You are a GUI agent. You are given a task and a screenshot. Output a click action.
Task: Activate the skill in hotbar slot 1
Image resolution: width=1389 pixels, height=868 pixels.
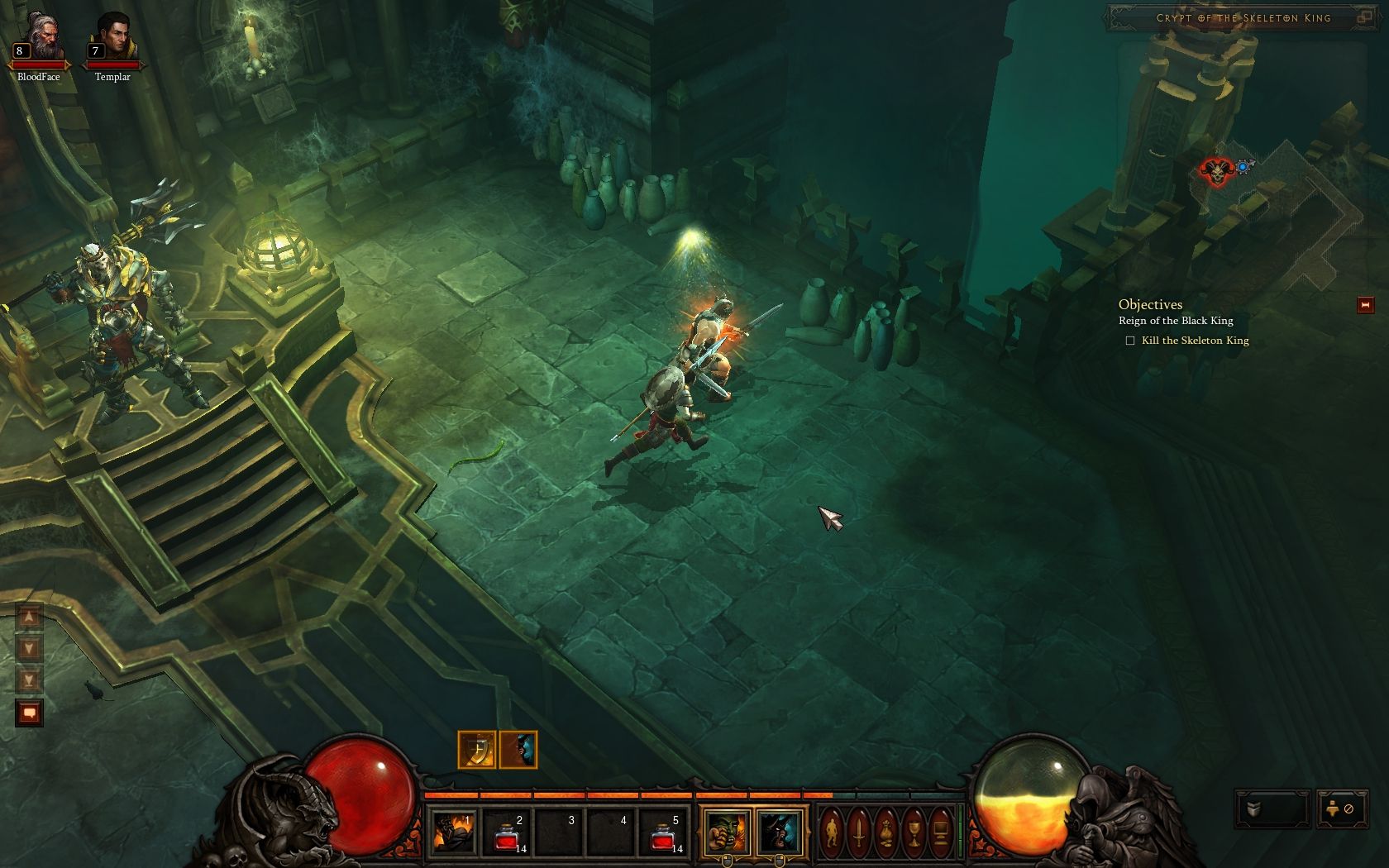(454, 831)
